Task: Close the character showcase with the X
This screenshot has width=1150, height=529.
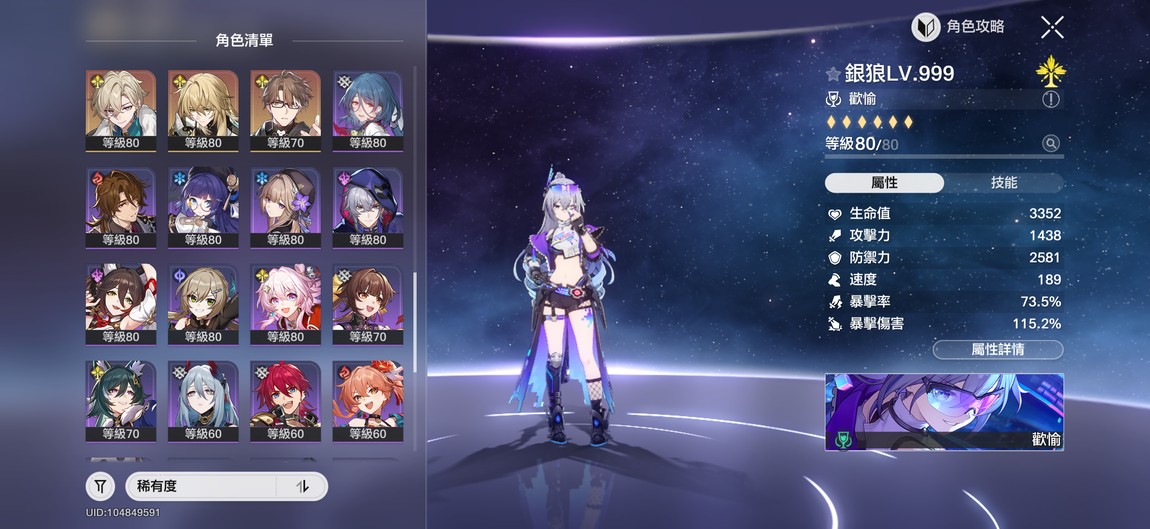Action: pyautogui.click(x=1052, y=27)
